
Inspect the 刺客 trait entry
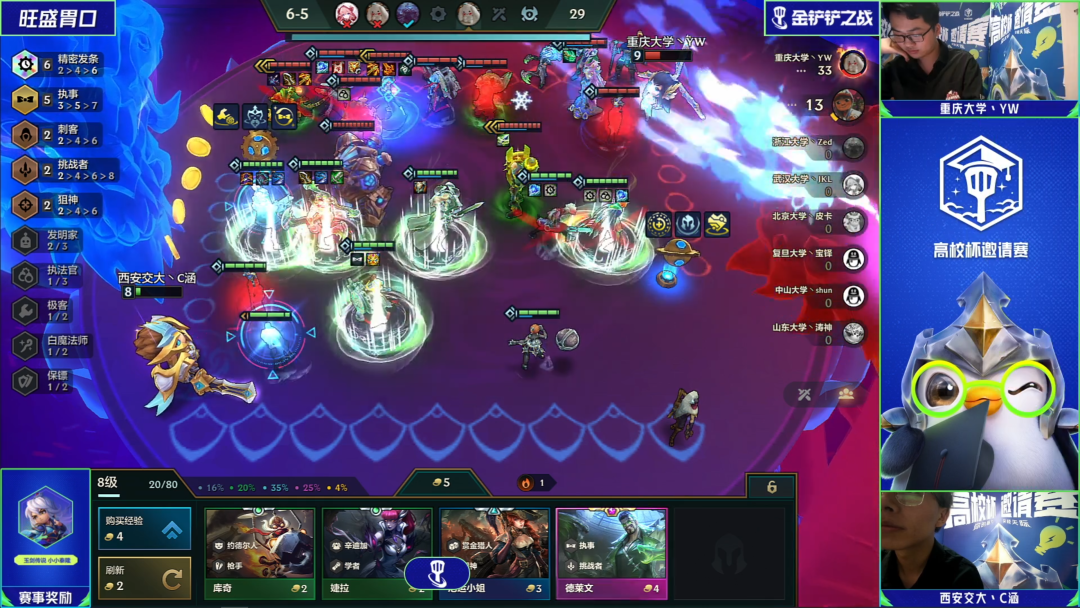(x=60, y=134)
